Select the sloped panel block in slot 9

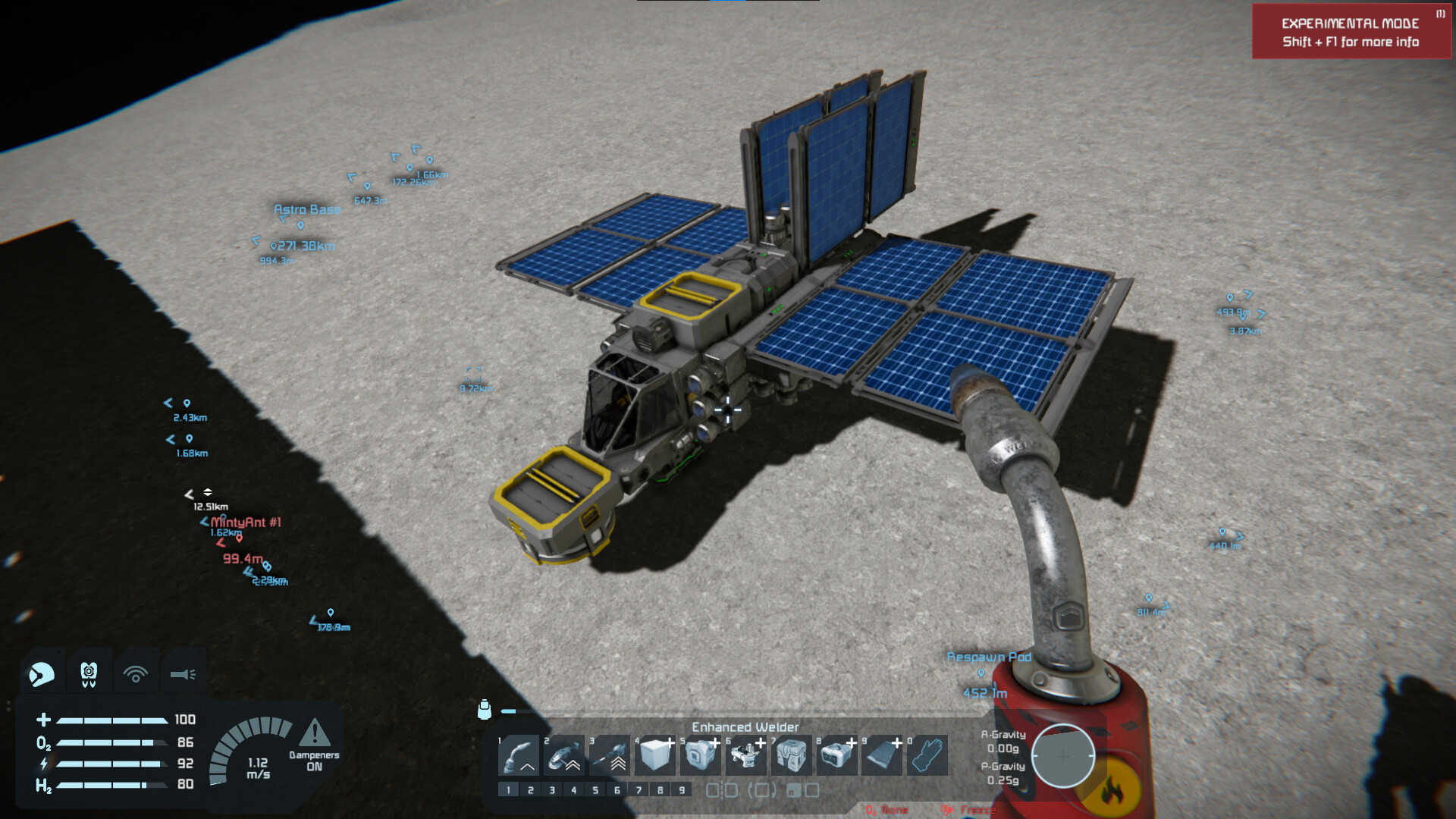[883, 755]
